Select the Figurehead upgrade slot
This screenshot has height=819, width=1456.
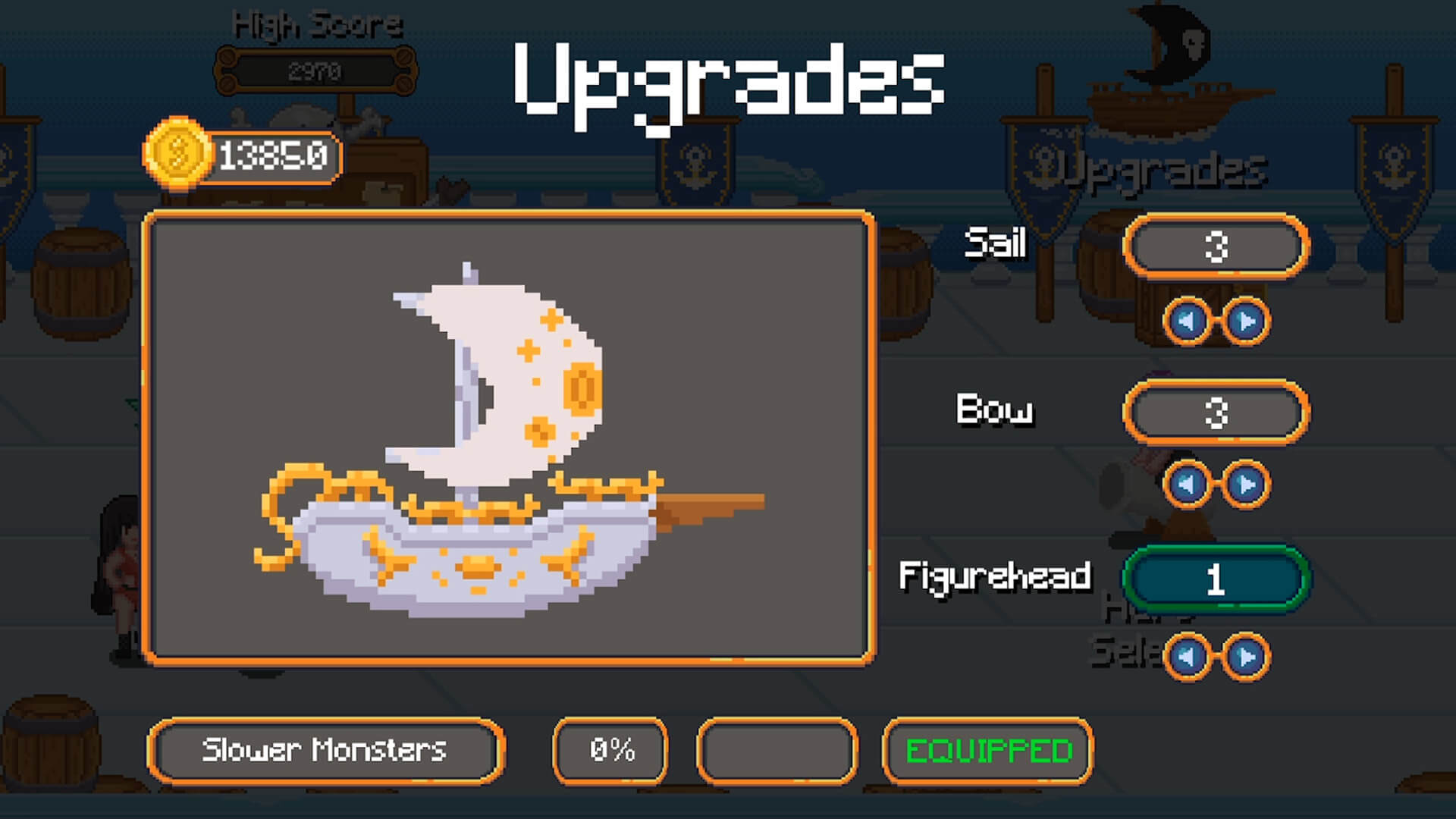[x=1216, y=579]
